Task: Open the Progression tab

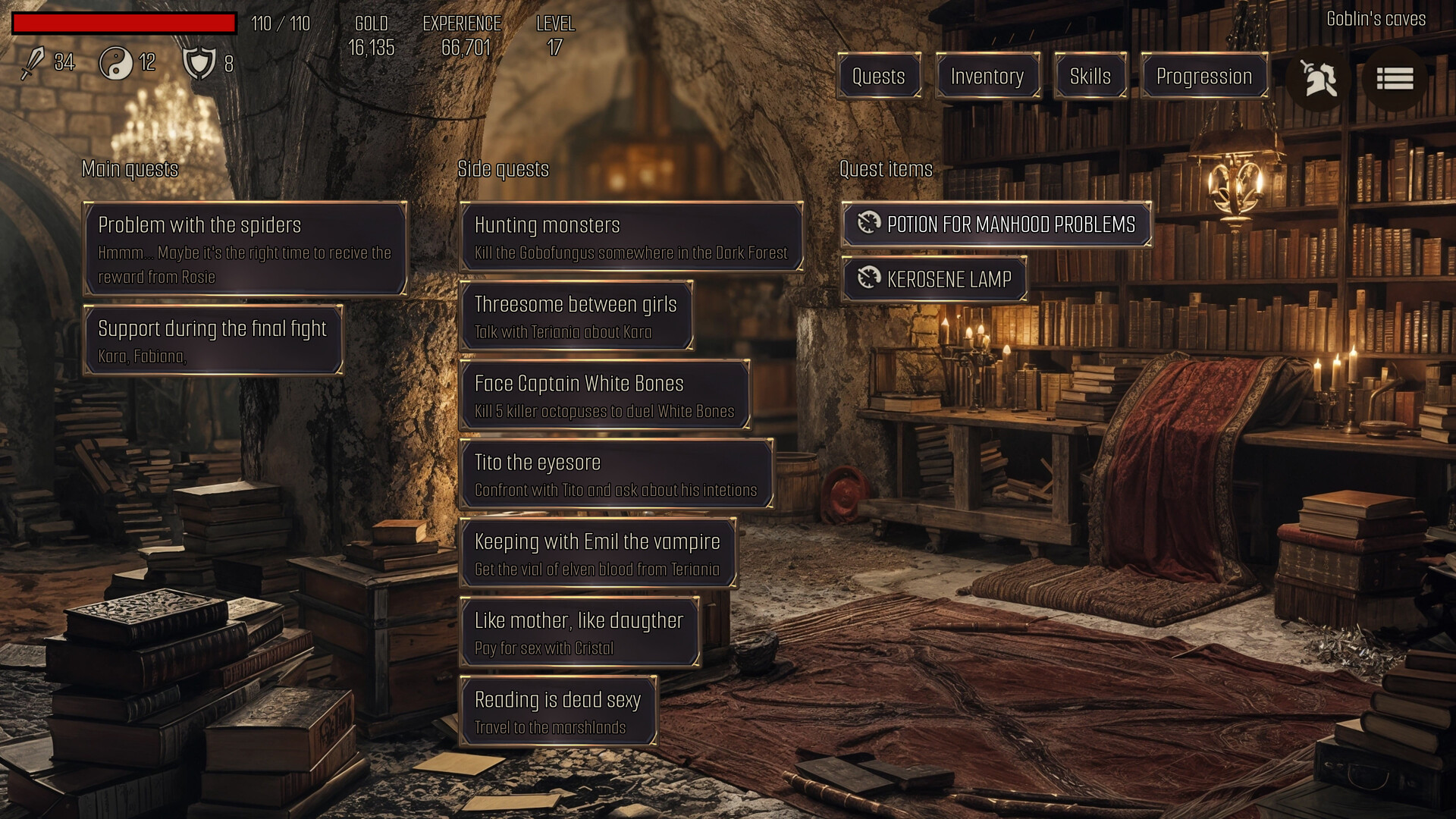Action: click(1203, 76)
